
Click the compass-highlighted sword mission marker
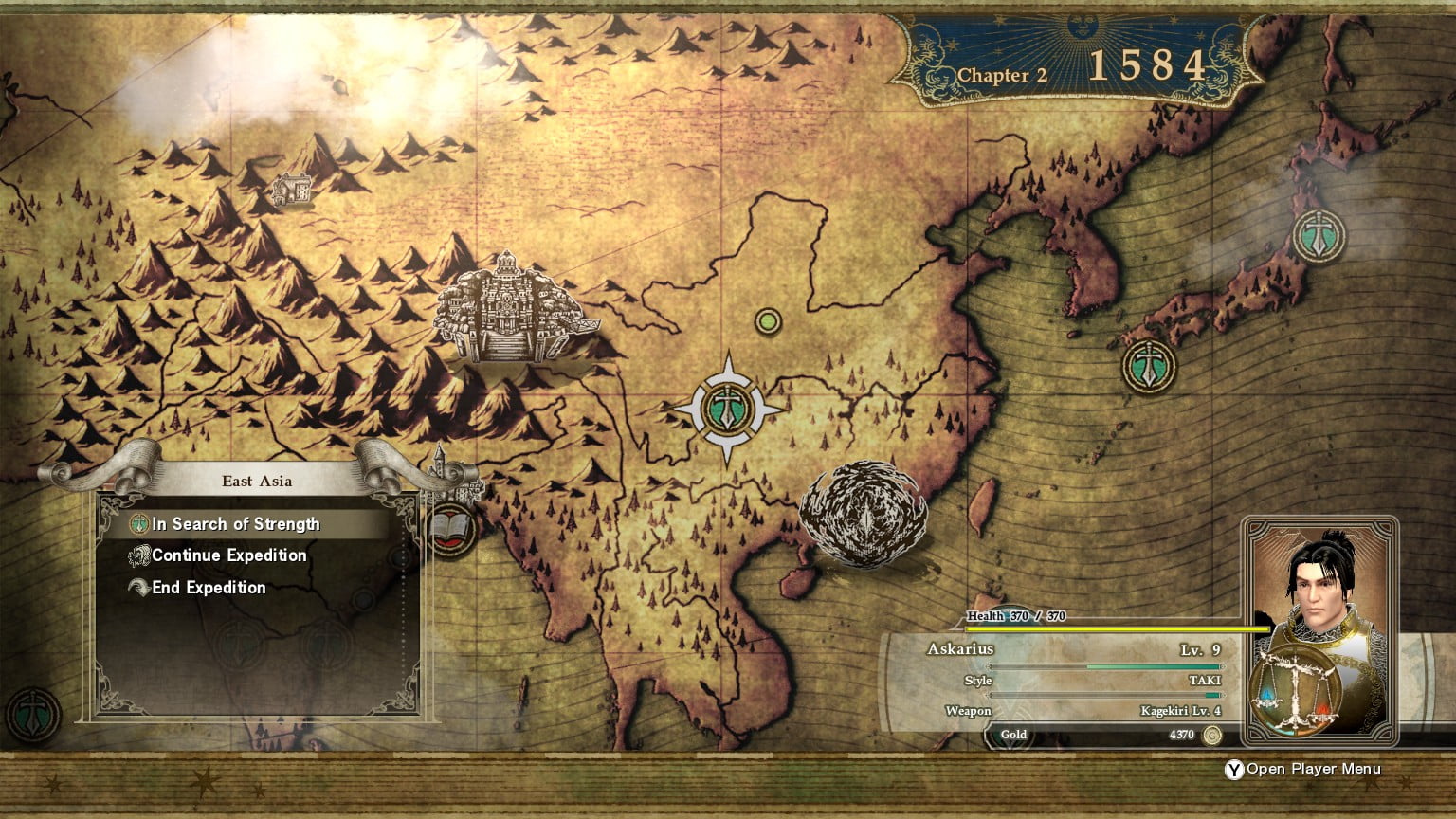click(728, 409)
